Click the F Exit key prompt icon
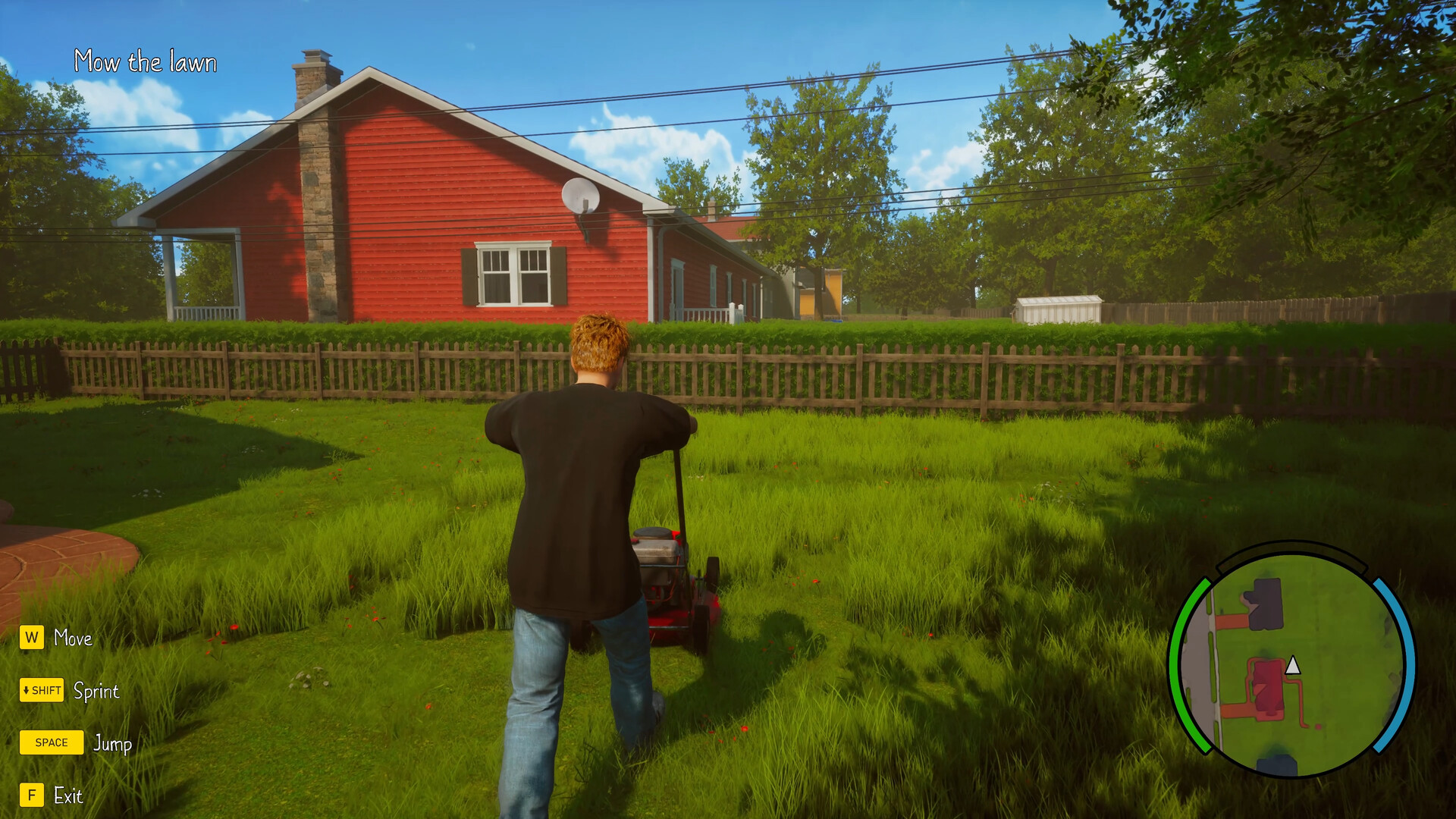This screenshot has height=819, width=1456. pyautogui.click(x=30, y=796)
